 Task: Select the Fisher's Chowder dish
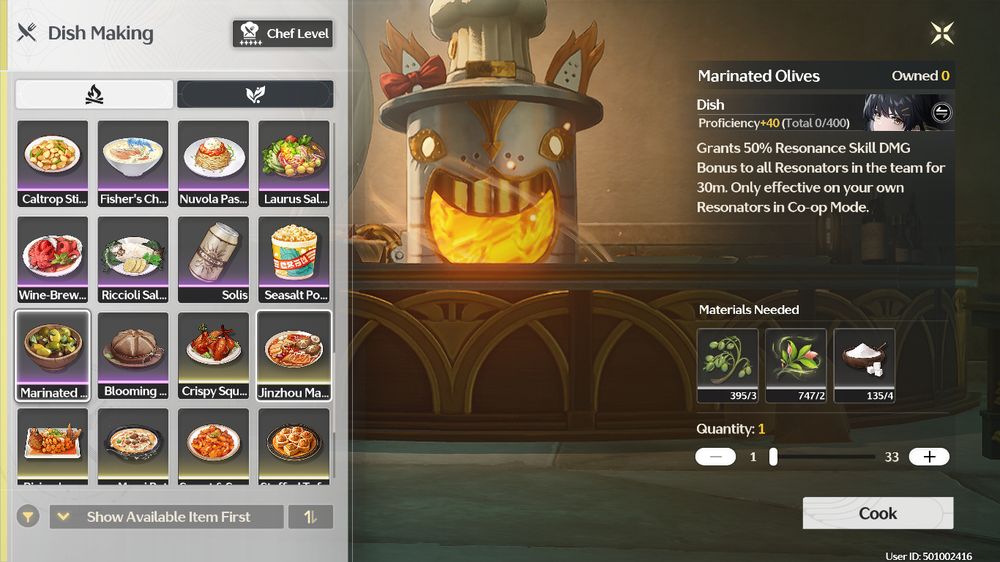coord(133,164)
